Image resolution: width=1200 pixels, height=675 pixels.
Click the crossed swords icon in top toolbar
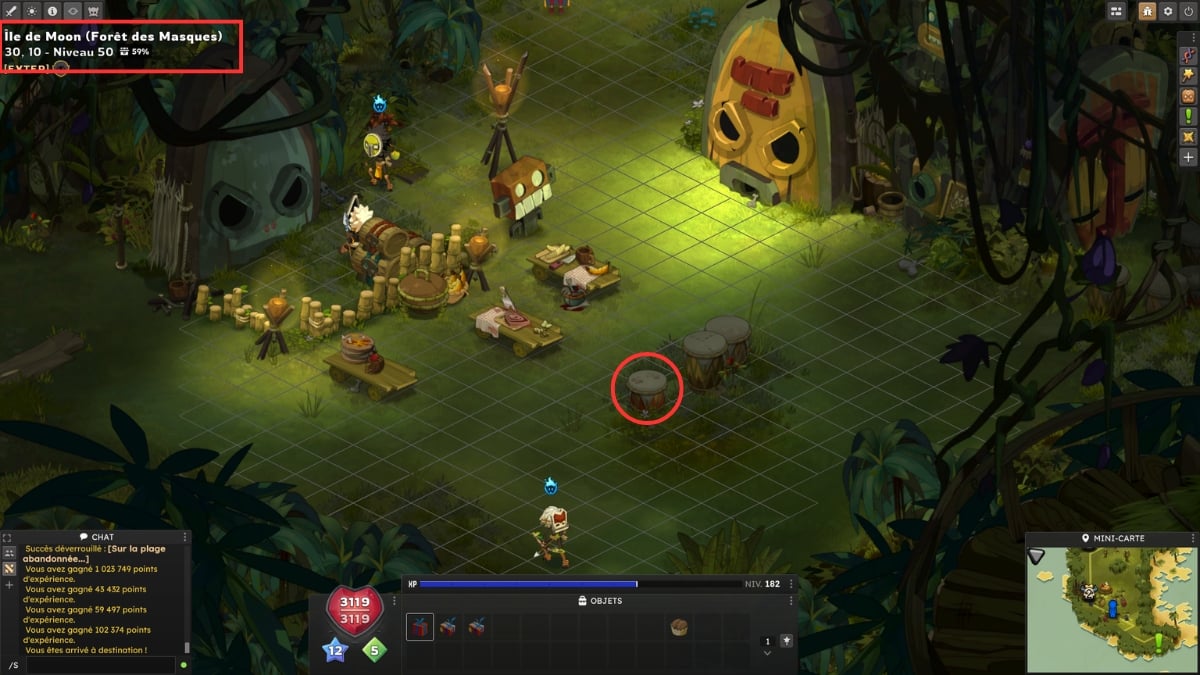pos(12,10)
